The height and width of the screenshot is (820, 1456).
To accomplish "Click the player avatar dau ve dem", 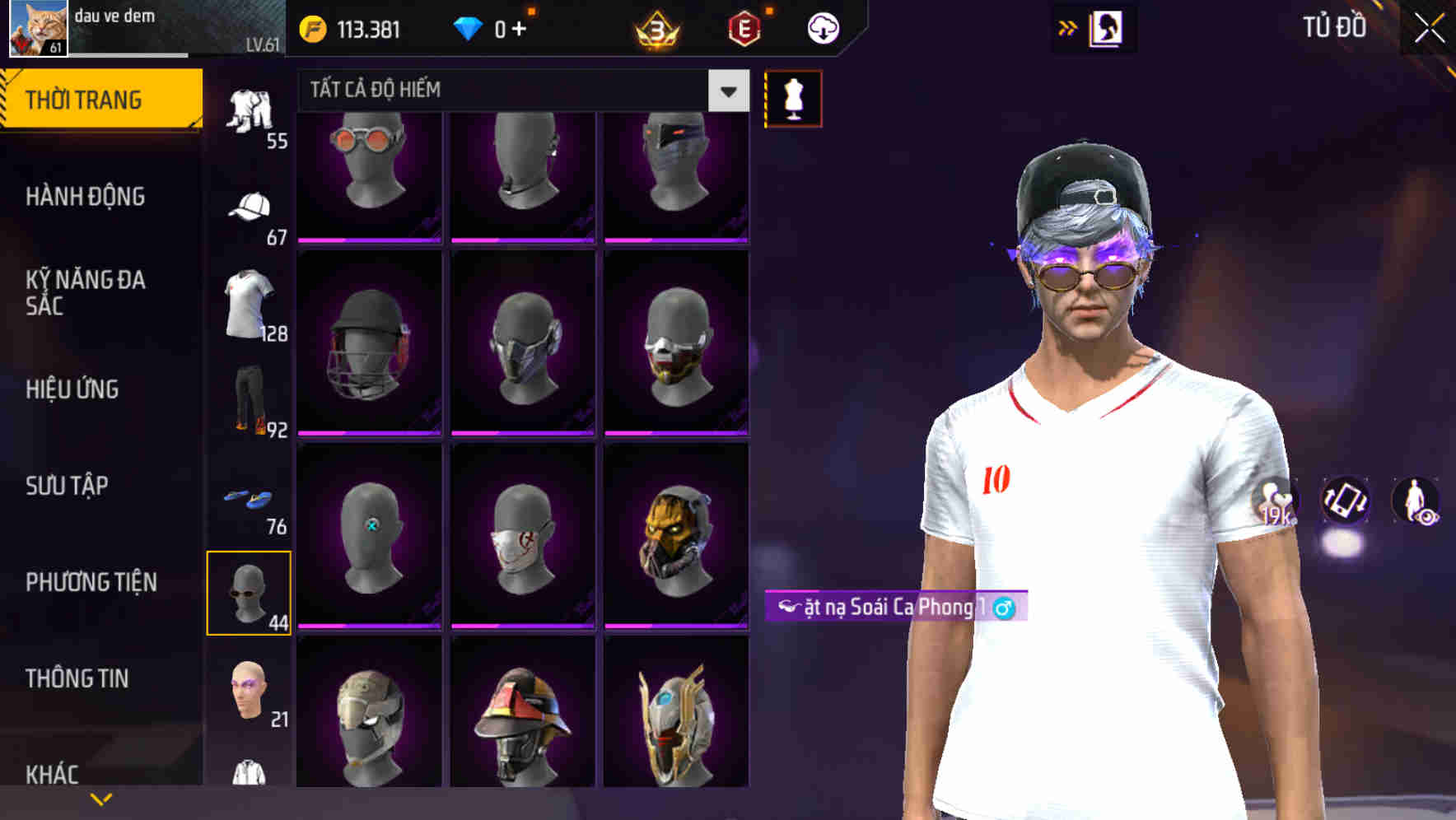I will [x=35, y=29].
